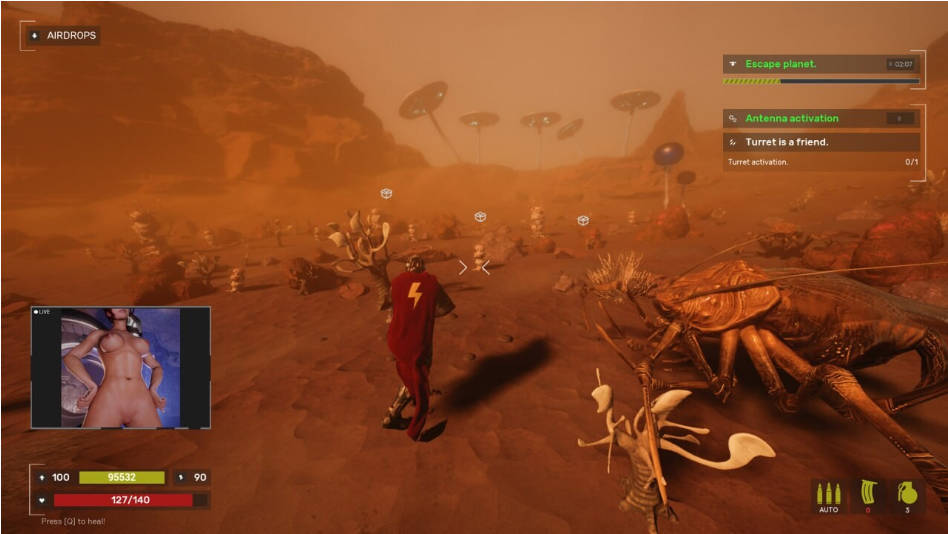Select the Escape planet objective
948x534 pixels.
781,64
